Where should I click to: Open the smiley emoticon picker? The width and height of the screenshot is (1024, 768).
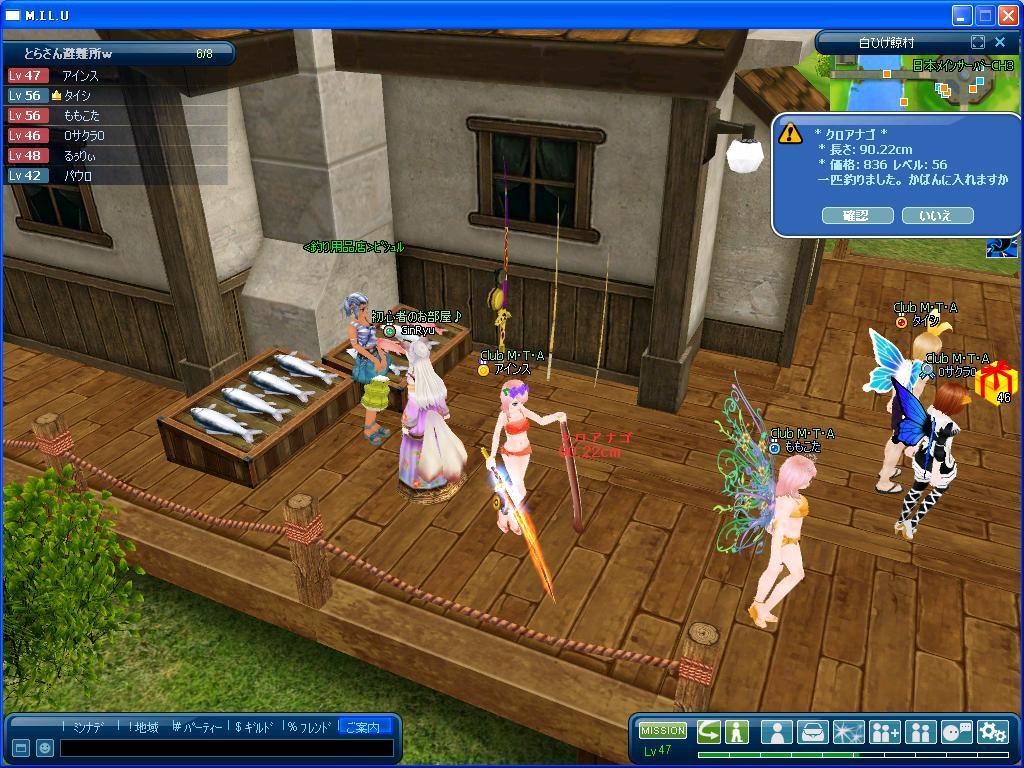[x=45, y=747]
